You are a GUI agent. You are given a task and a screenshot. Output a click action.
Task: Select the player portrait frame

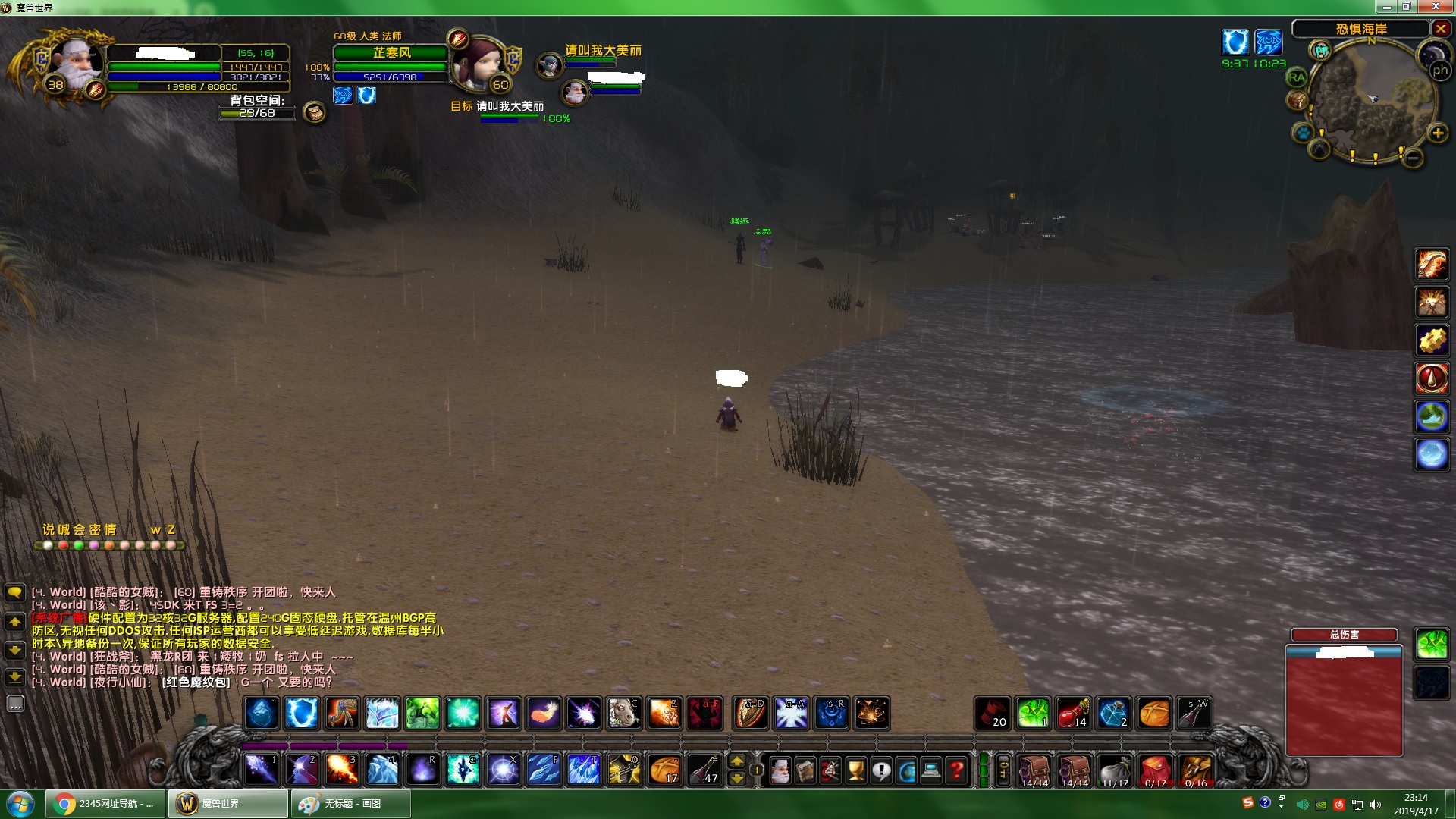76,64
